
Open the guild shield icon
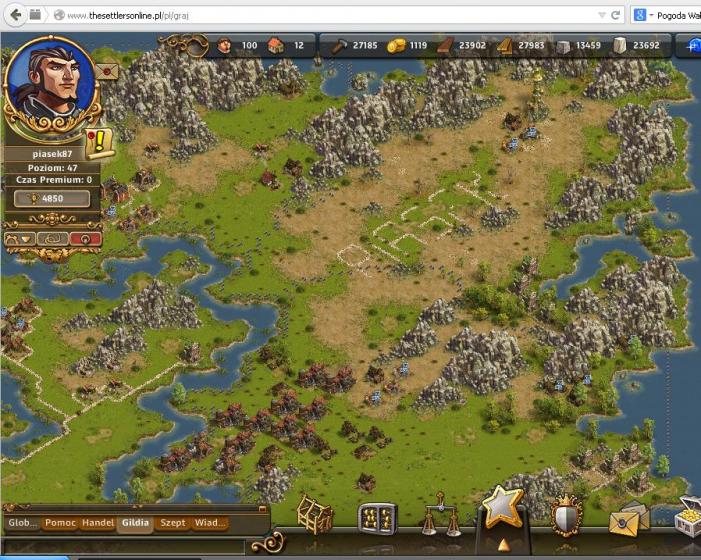coord(567,516)
